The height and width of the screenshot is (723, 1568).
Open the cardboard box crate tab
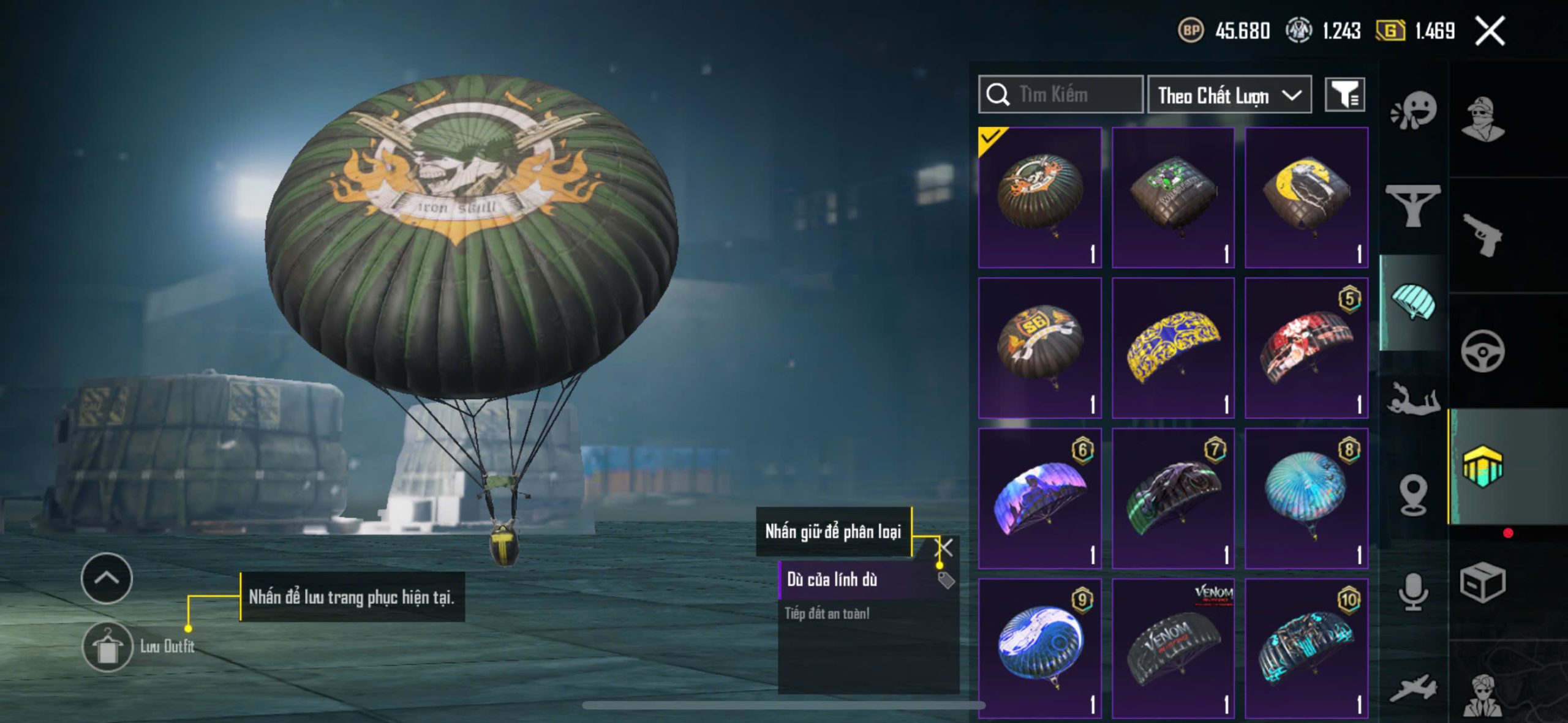[x=1482, y=582]
